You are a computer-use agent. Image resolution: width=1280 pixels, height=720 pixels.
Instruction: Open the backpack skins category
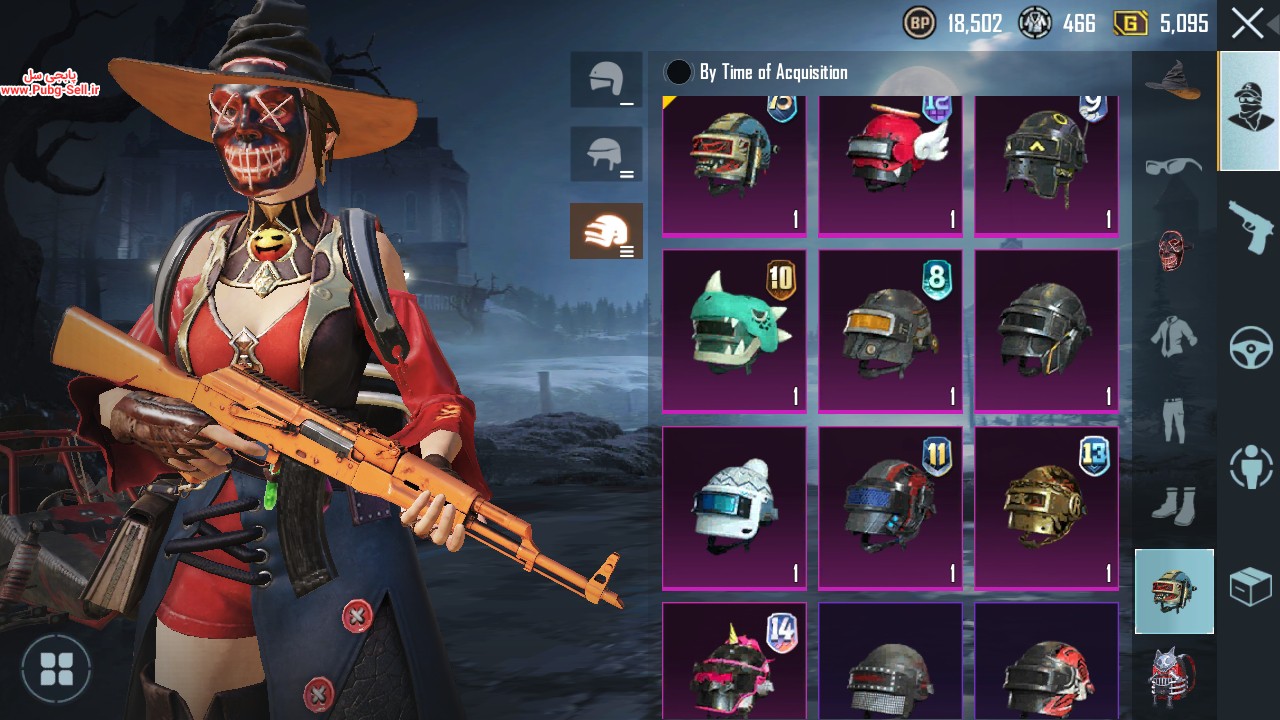(1173, 677)
